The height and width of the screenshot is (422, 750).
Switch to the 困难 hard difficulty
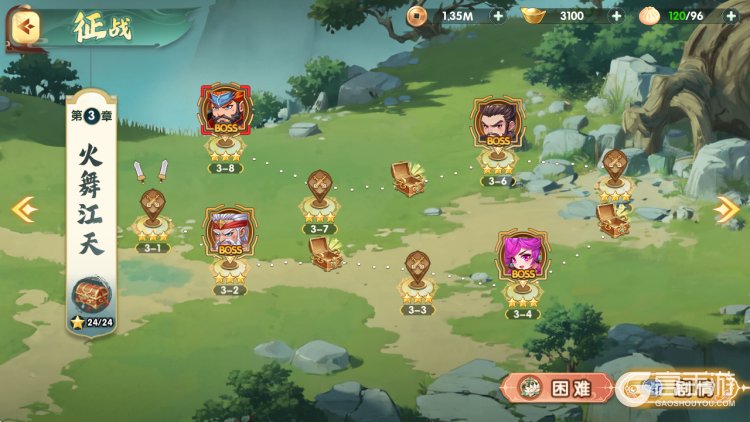(x=557, y=388)
